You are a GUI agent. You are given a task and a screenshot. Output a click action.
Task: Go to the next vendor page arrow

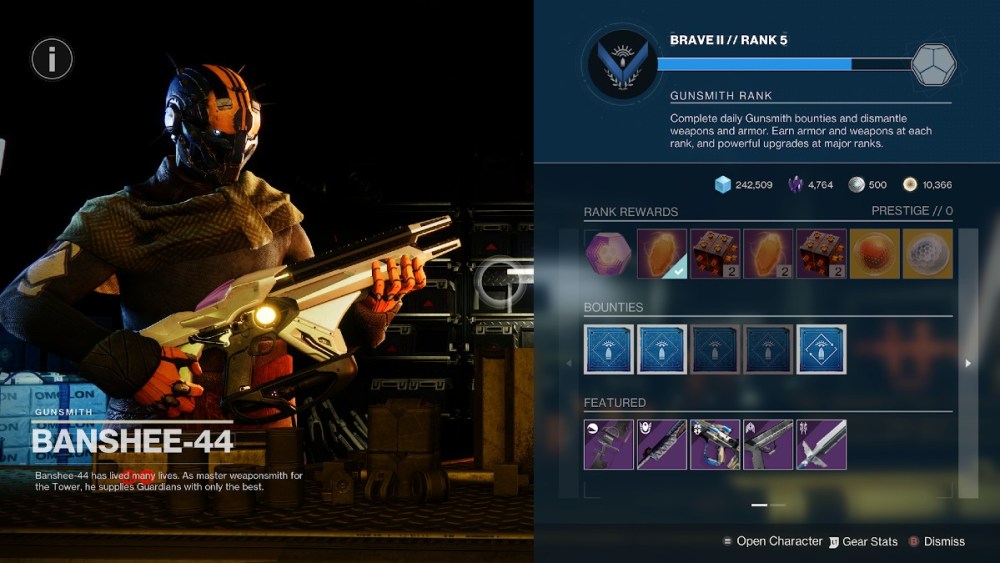tap(967, 364)
